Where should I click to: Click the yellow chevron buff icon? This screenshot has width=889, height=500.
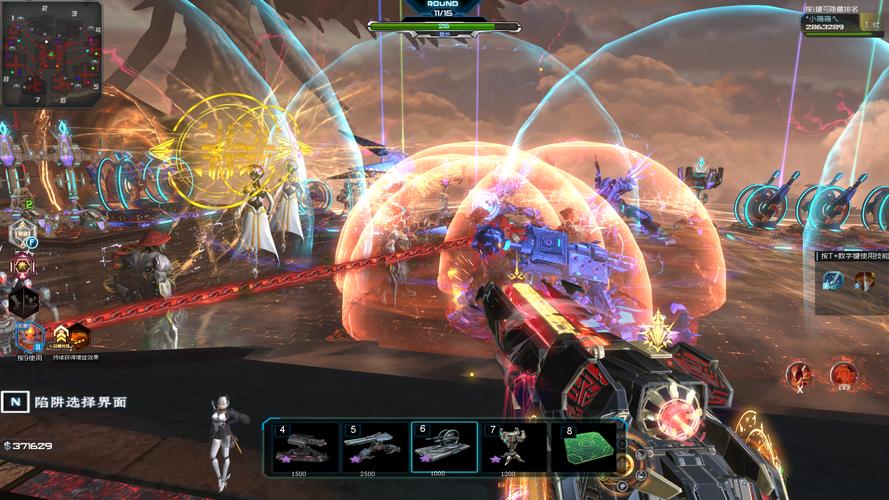click(x=61, y=335)
